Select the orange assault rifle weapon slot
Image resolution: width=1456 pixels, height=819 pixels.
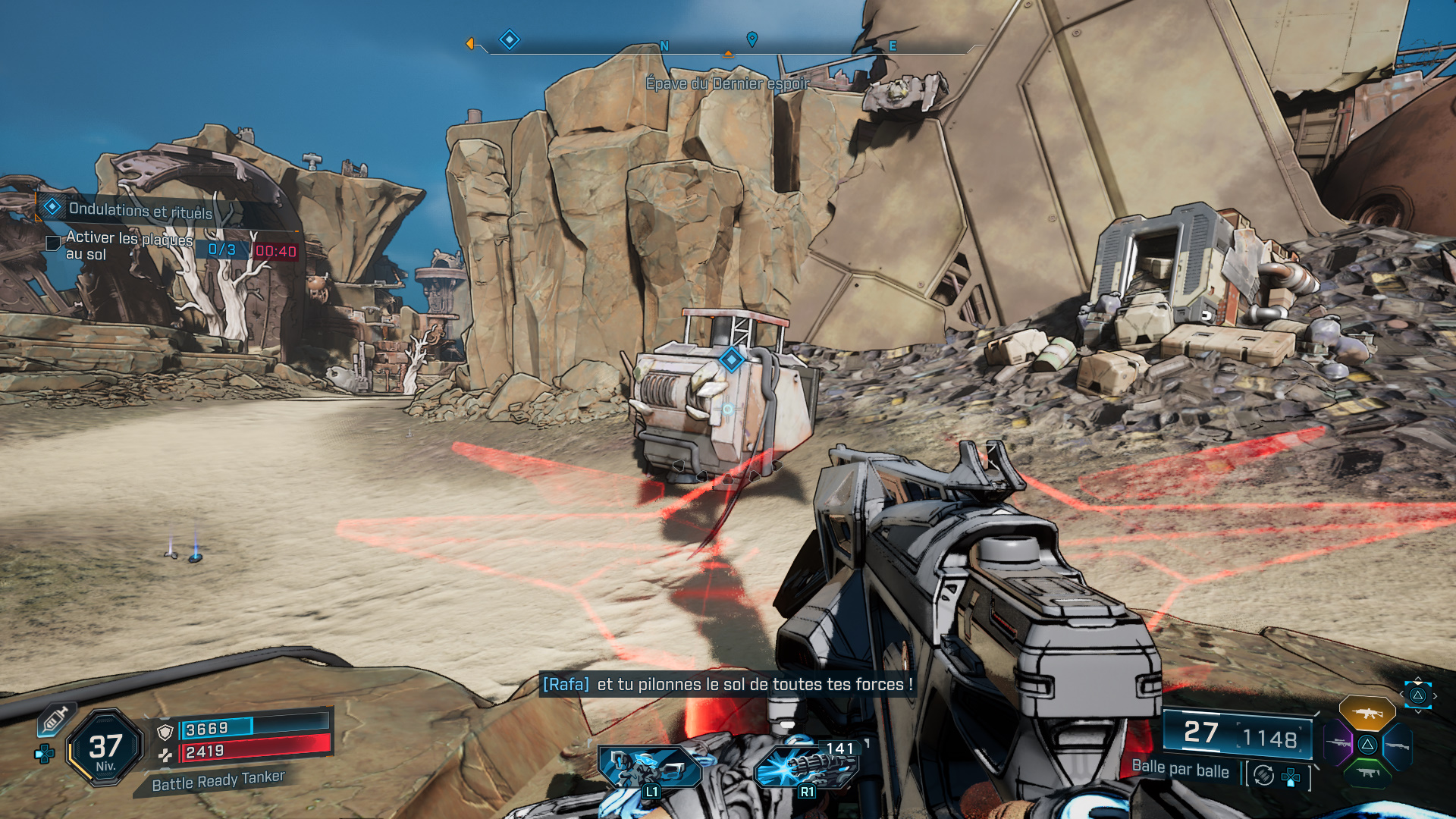tap(1367, 714)
